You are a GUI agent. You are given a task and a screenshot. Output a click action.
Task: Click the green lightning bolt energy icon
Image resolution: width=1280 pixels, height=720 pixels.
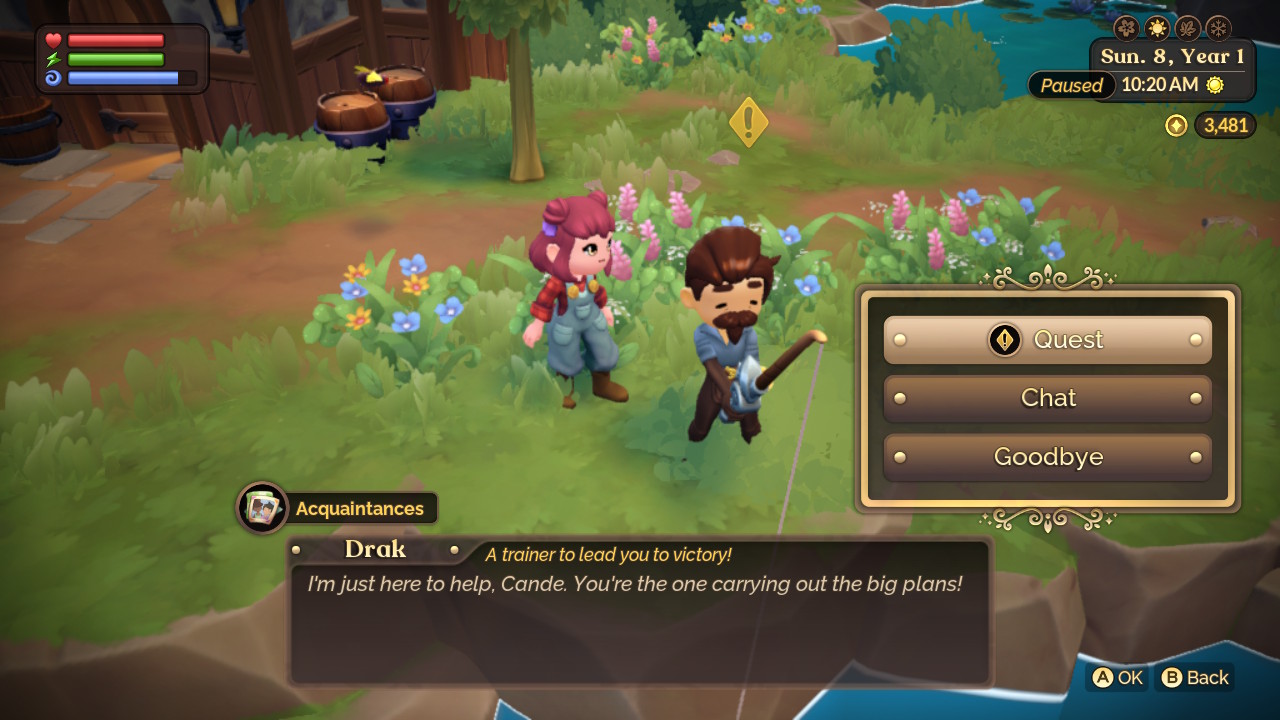pyautogui.click(x=54, y=60)
